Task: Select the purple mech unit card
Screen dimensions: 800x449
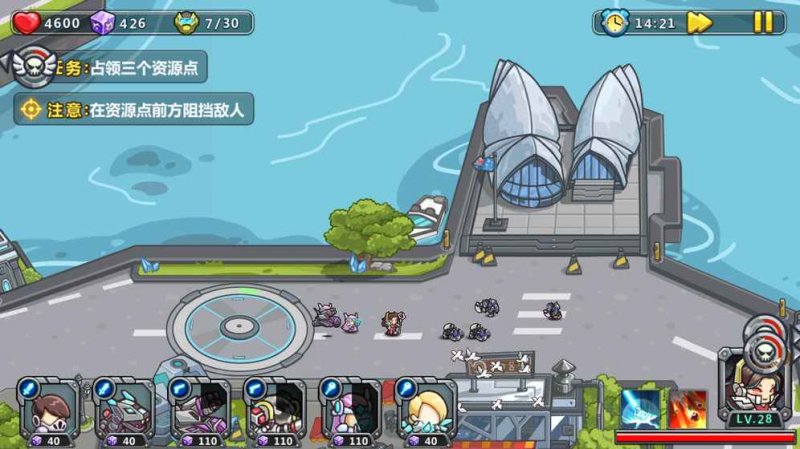Action: point(199,407)
